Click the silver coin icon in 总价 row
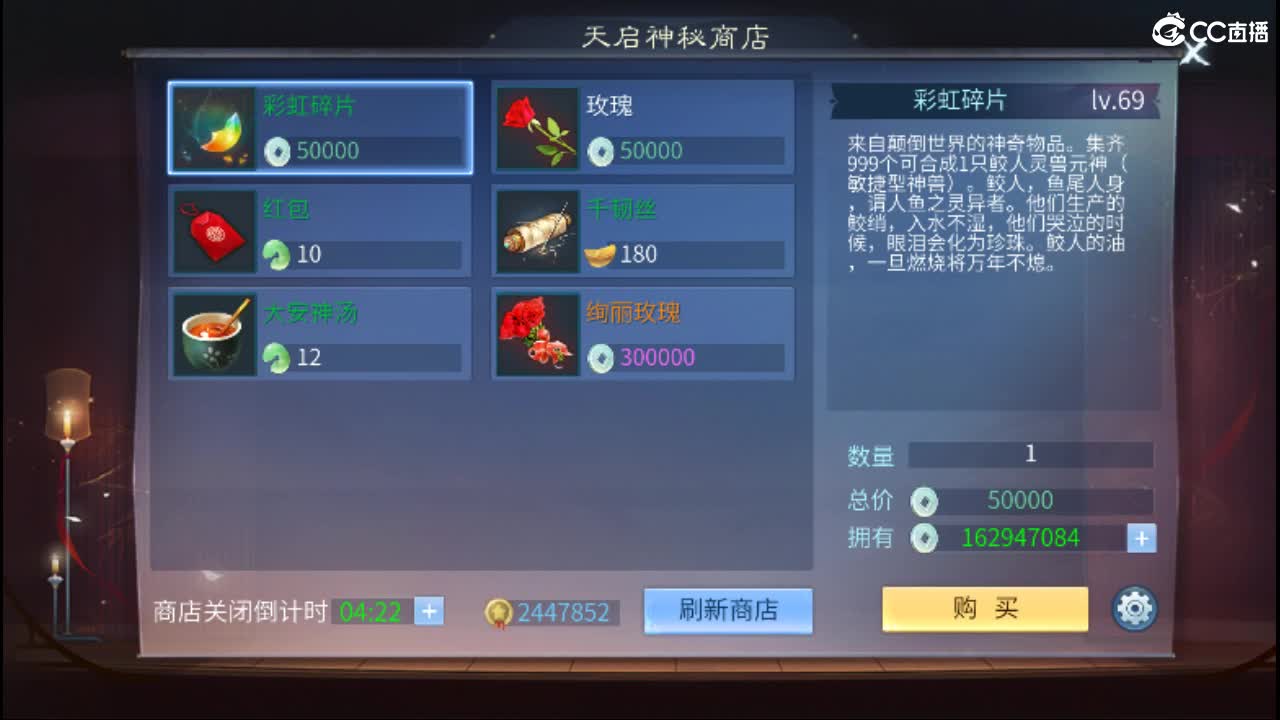 925,501
